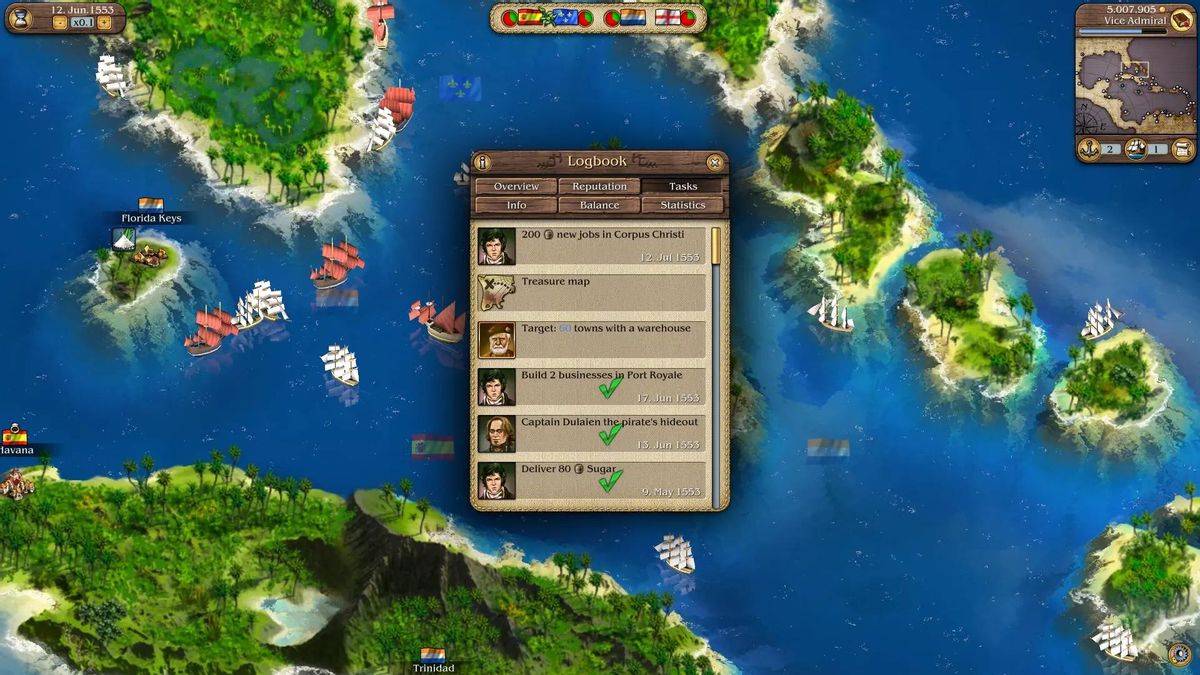This screenshot has height=675, width=1200.
Task: Decrease game speed with the minus button
Action: tap(59, 22)
